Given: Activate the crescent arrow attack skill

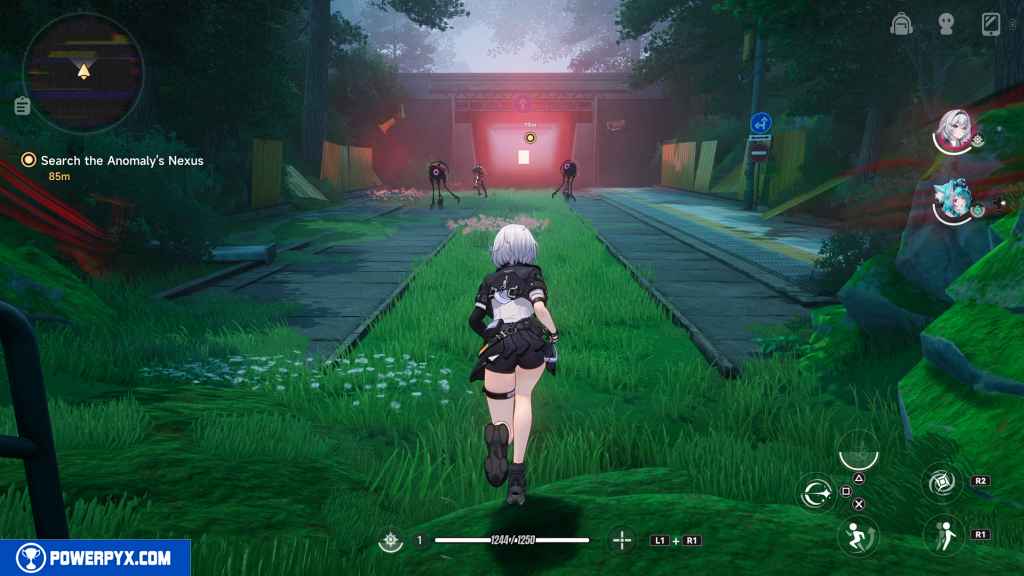Looking at the screenshot, I should point(816,491).
